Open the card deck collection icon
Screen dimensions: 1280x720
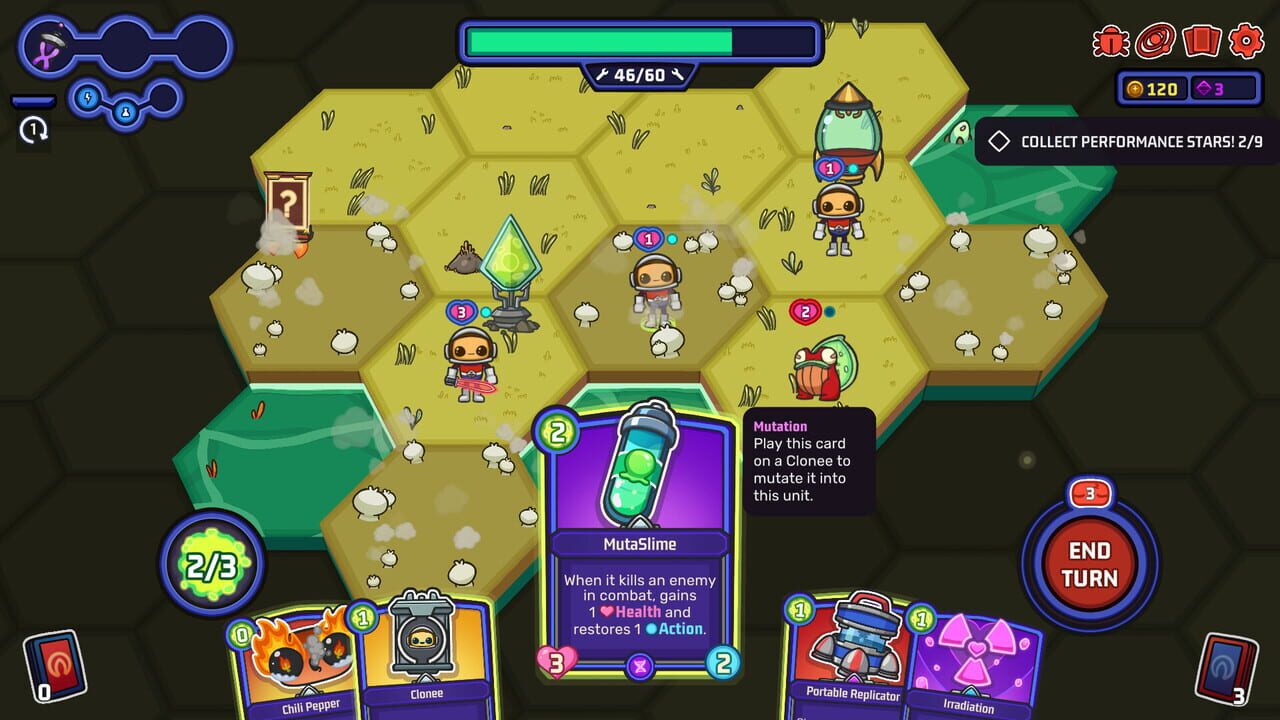pyautogui.click(x=1202, y=42)
